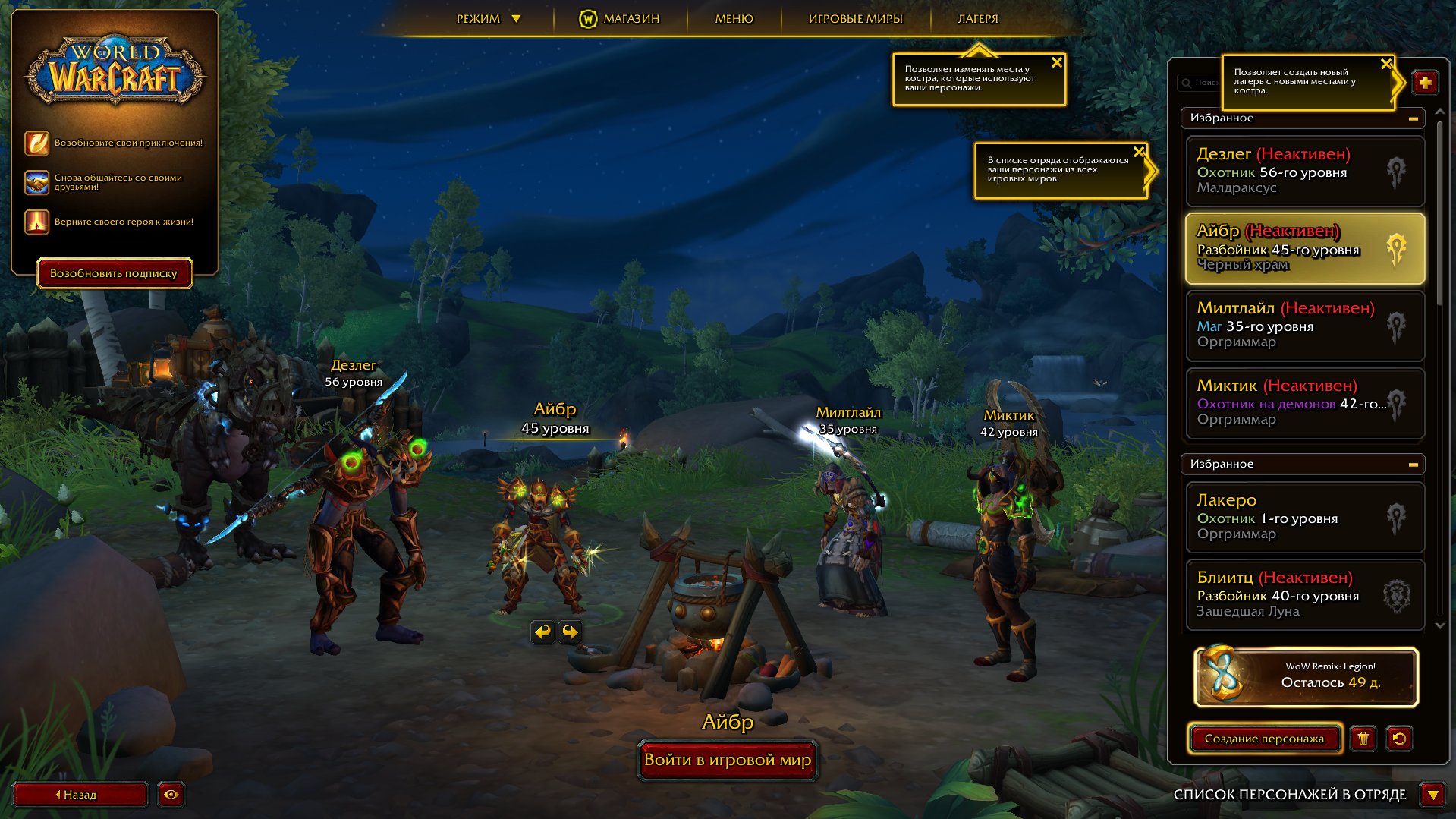This screenshot has width=1456, height=819.
Task: Click the trash delete character icon
Action: click(x=1363, y=739)
